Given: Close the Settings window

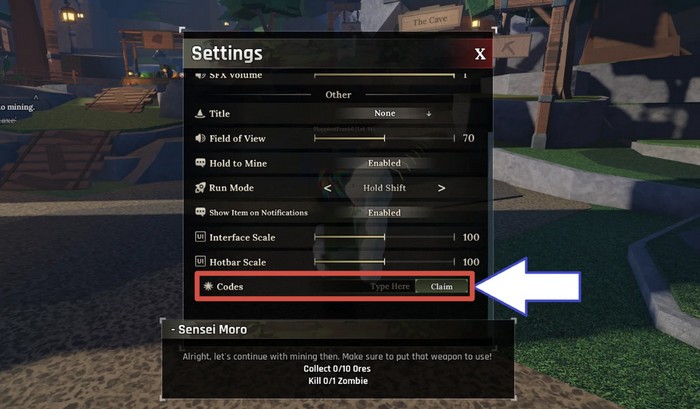Looking at the screenshot, I should [480, 54].
